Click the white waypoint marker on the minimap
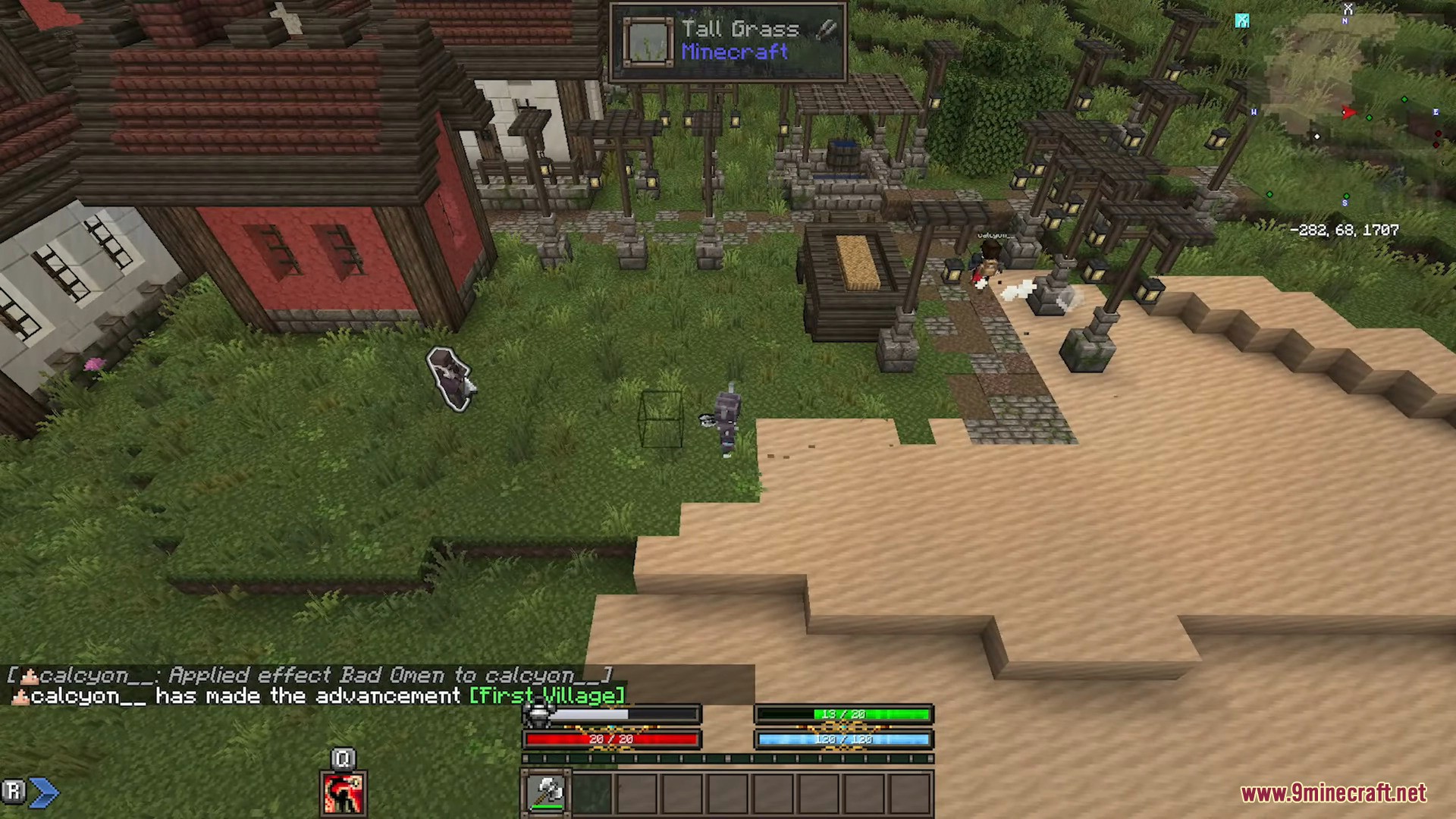Image resolution: width=1456 pixels, height=819 pixels. click(x=1317, y=136)
